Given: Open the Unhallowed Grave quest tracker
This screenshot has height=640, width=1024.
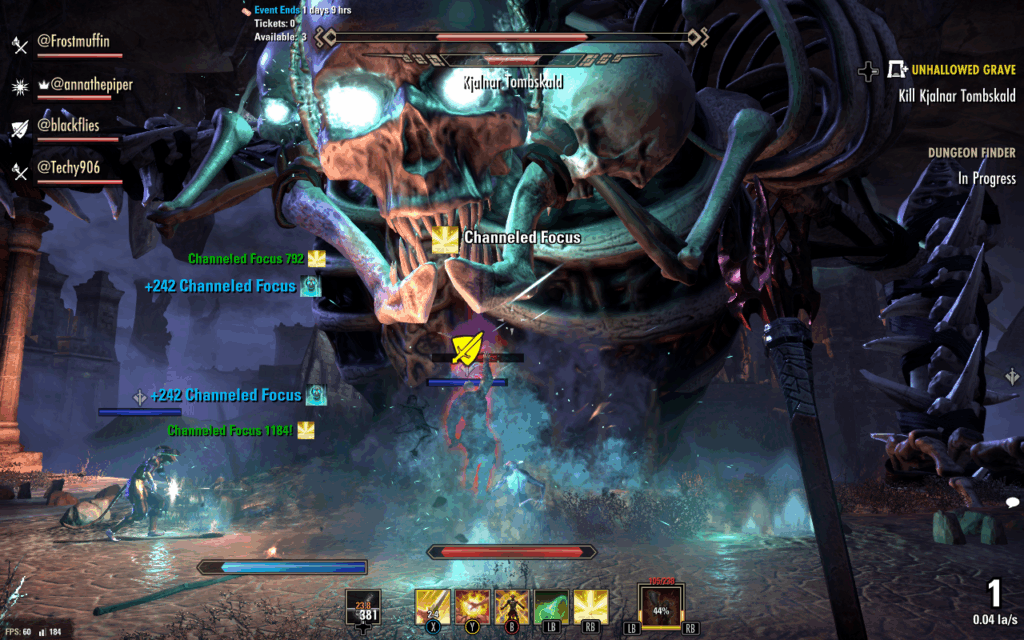Looking at the screenshot, I should click(962, 71).
